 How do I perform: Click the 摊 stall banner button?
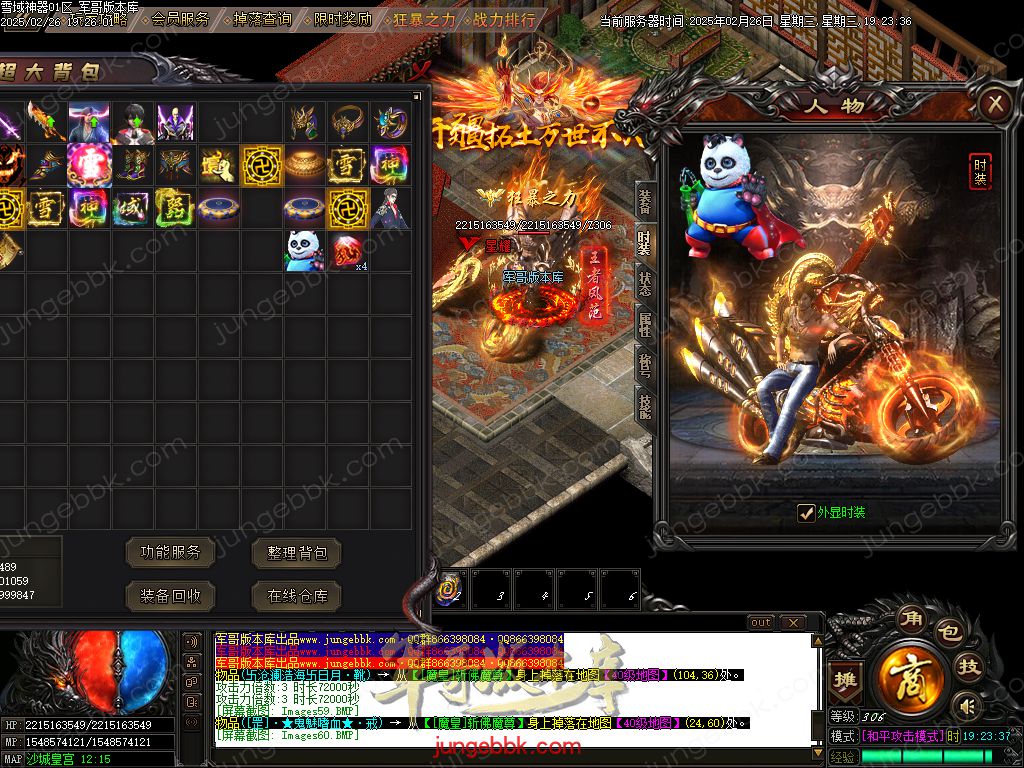coord(846,679)
